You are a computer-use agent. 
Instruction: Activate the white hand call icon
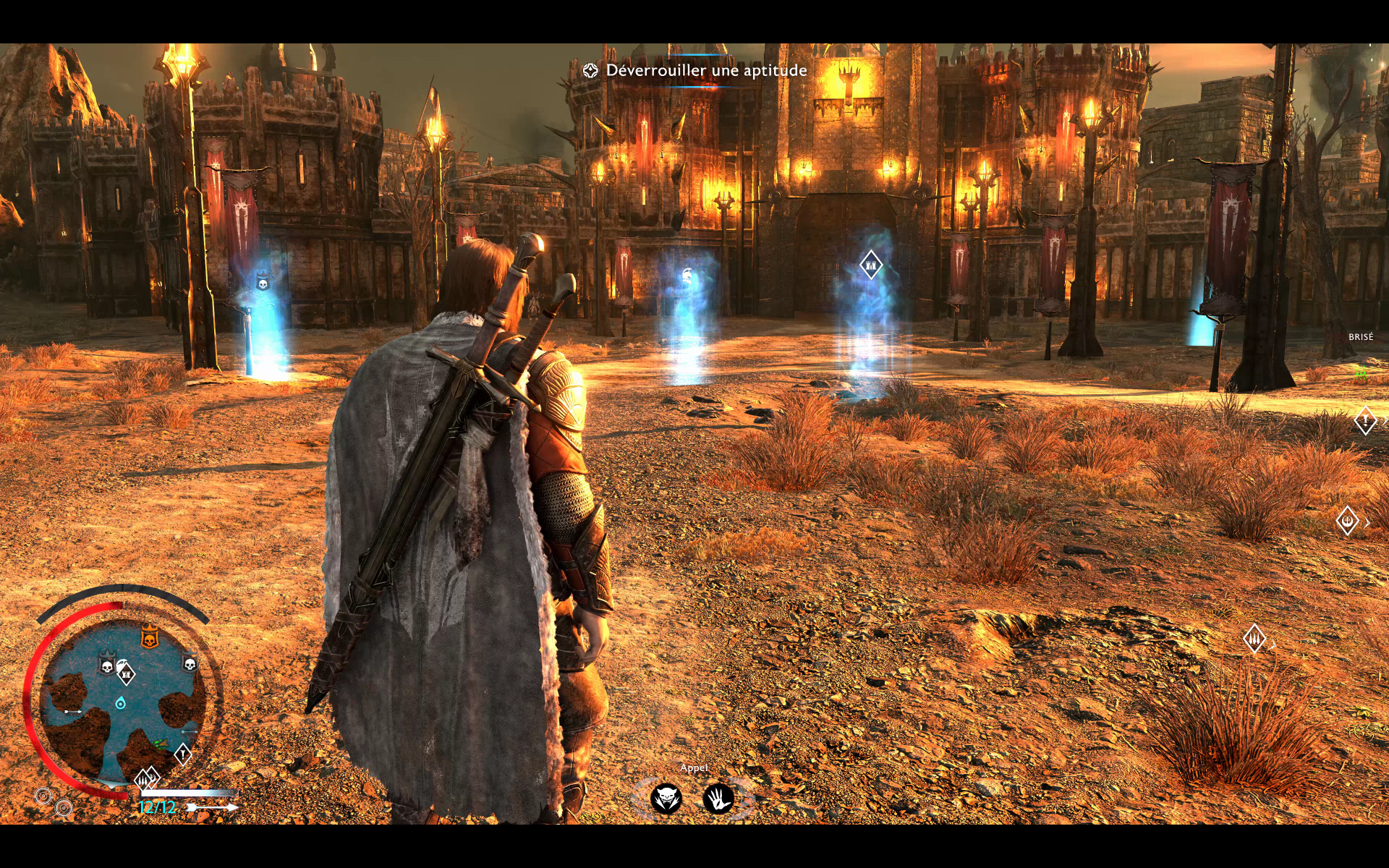point(718,799)
